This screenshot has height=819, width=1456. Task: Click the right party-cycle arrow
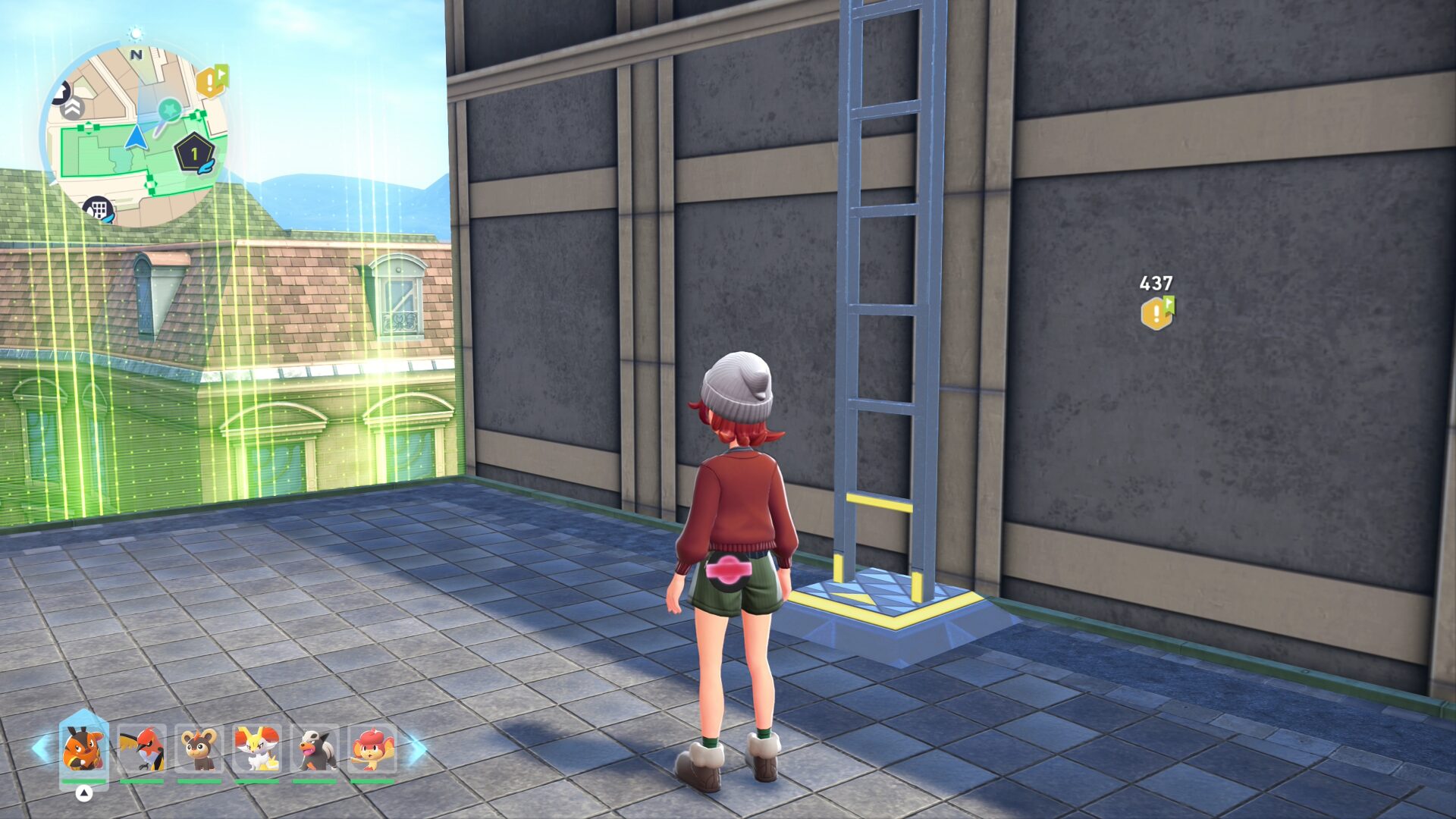[x=416, y=748]
